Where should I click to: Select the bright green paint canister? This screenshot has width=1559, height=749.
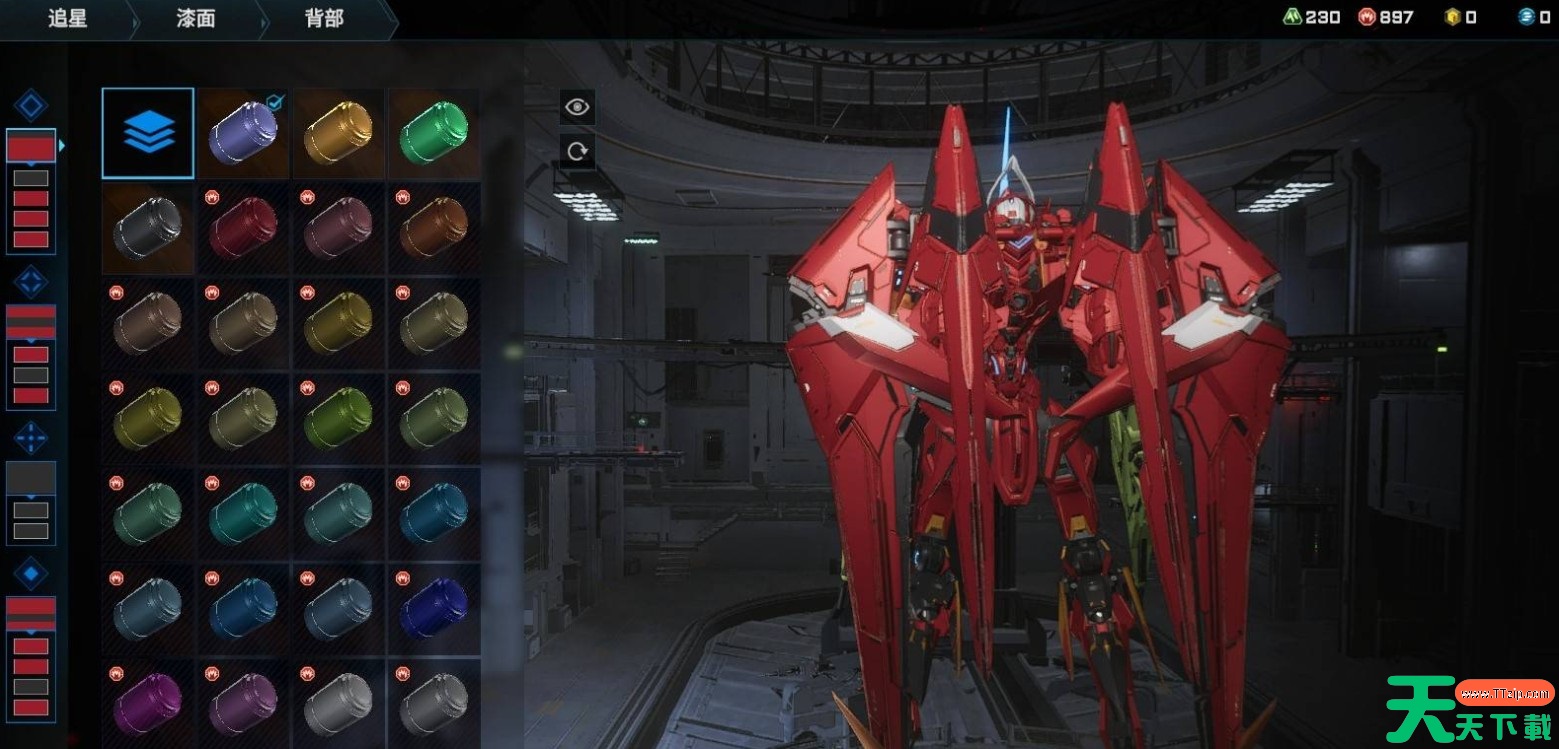coord(434,133)
